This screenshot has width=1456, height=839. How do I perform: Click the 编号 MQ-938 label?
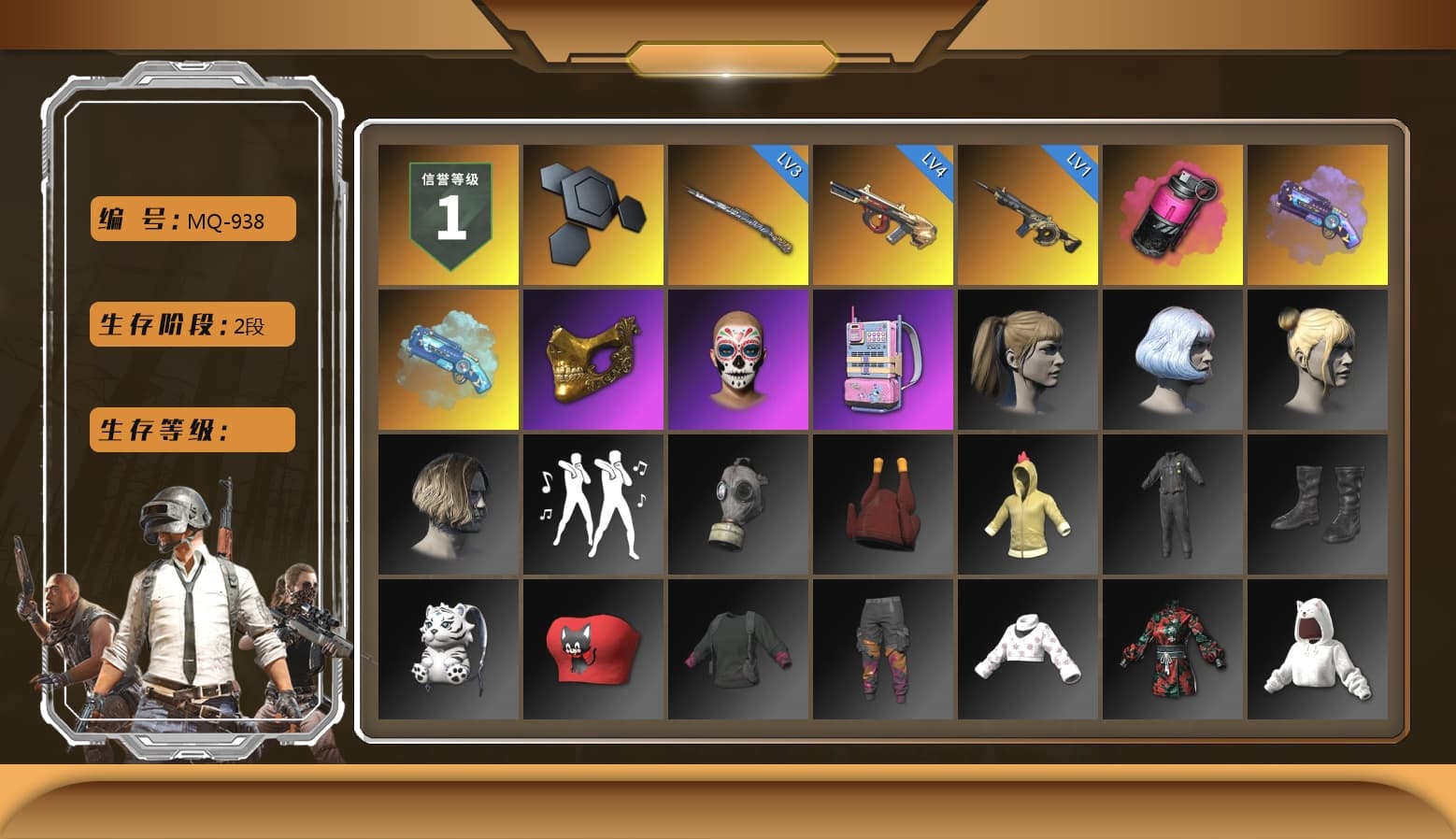pos(191,218)
